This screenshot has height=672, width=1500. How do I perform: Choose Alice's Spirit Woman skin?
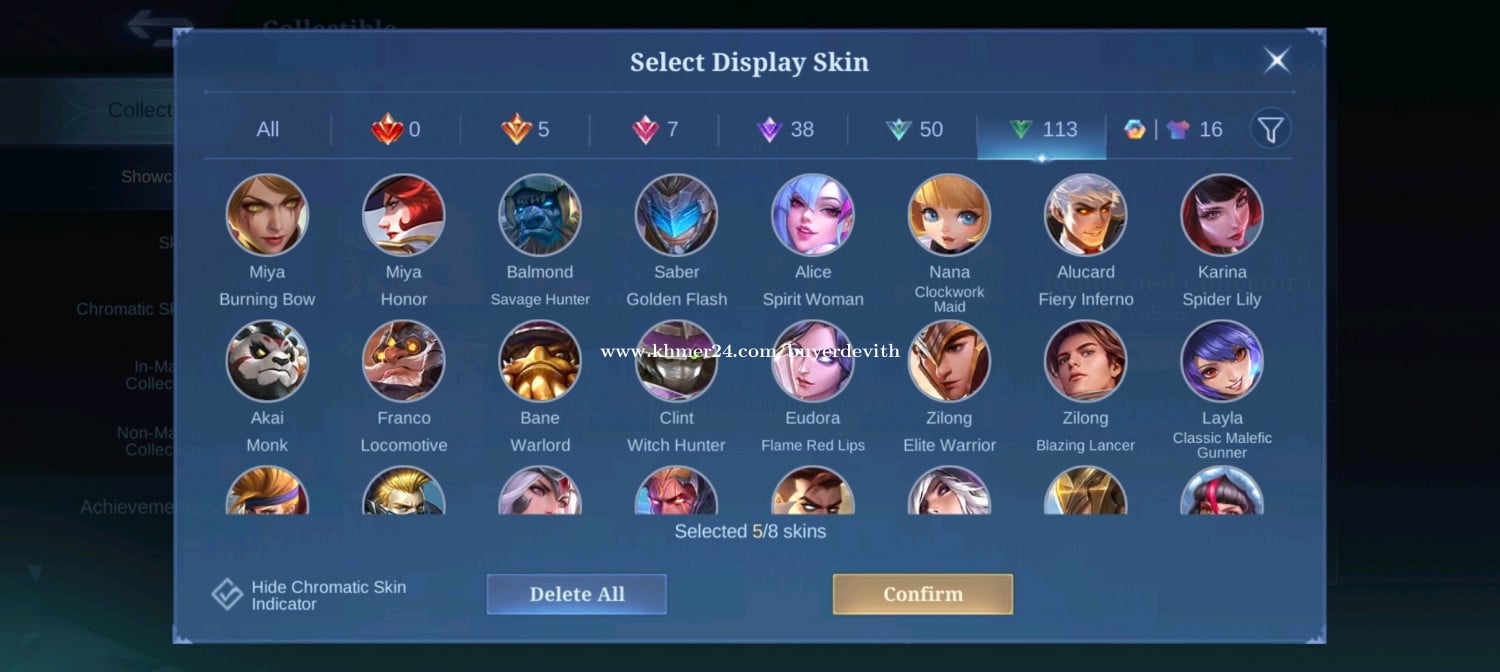813,215
